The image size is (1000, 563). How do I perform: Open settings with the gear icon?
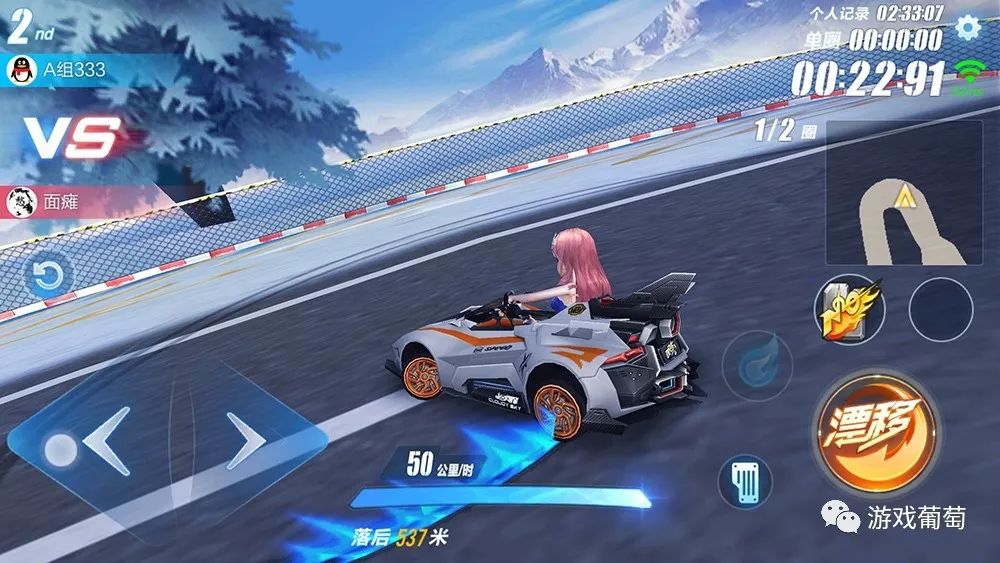(x=967, y=27)
